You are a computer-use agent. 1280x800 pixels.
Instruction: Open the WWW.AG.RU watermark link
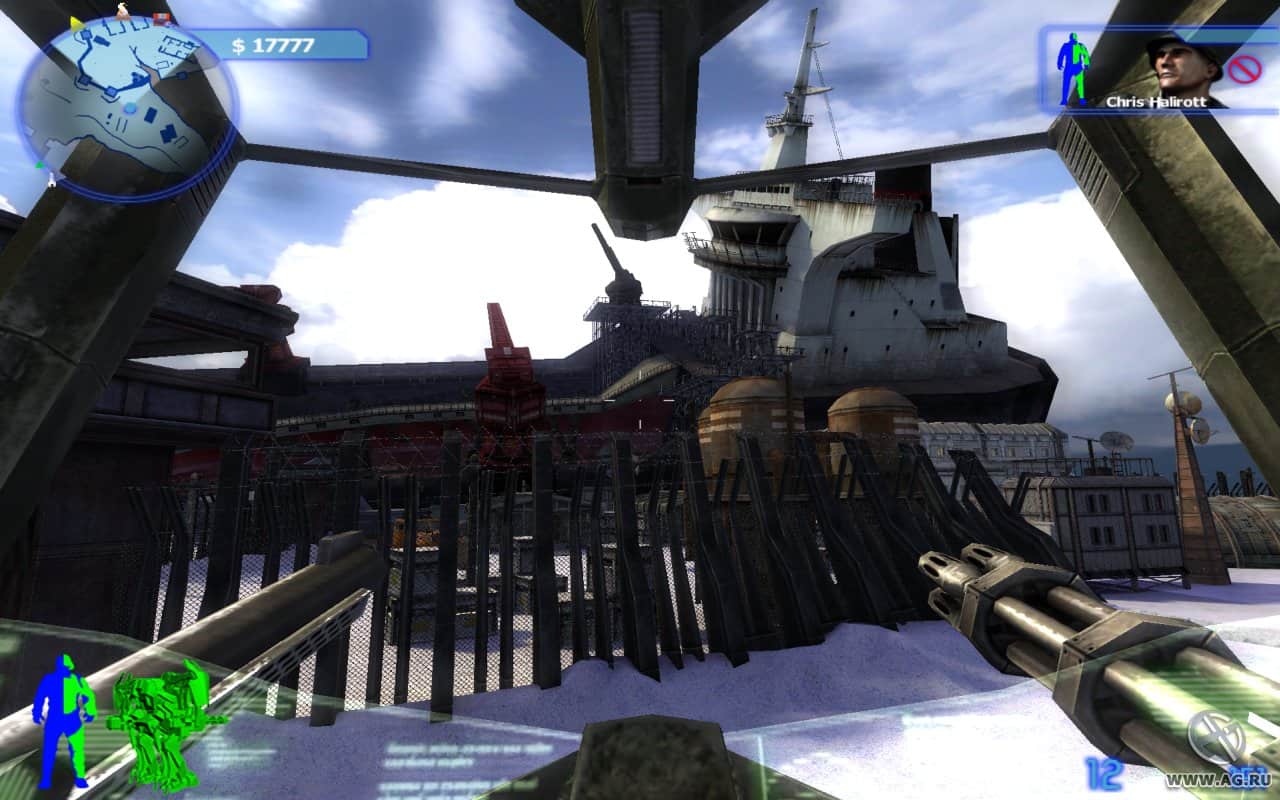tap(1221, 778)
